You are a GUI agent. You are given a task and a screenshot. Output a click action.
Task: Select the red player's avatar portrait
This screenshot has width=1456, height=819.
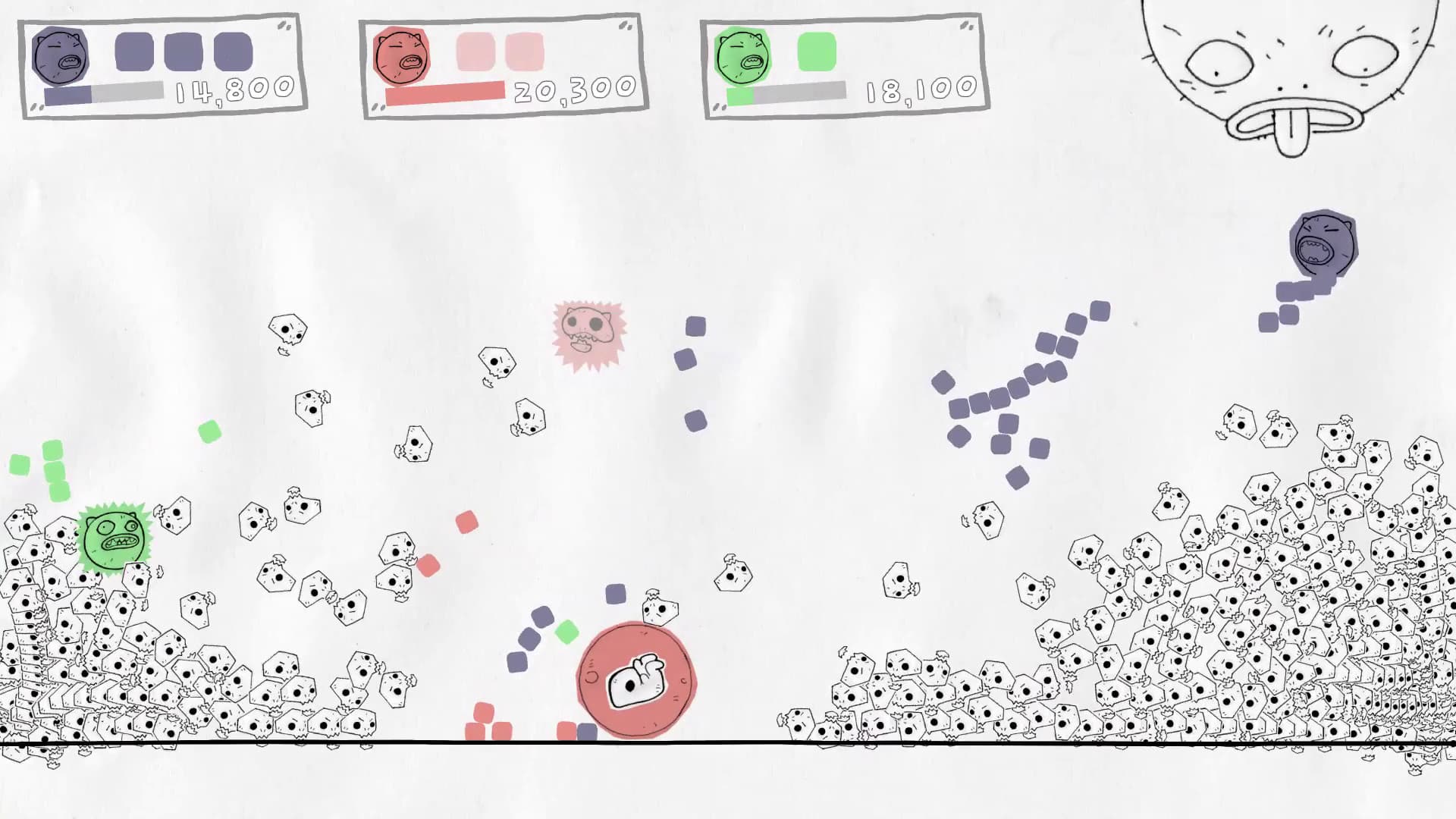tap(400, 55)
